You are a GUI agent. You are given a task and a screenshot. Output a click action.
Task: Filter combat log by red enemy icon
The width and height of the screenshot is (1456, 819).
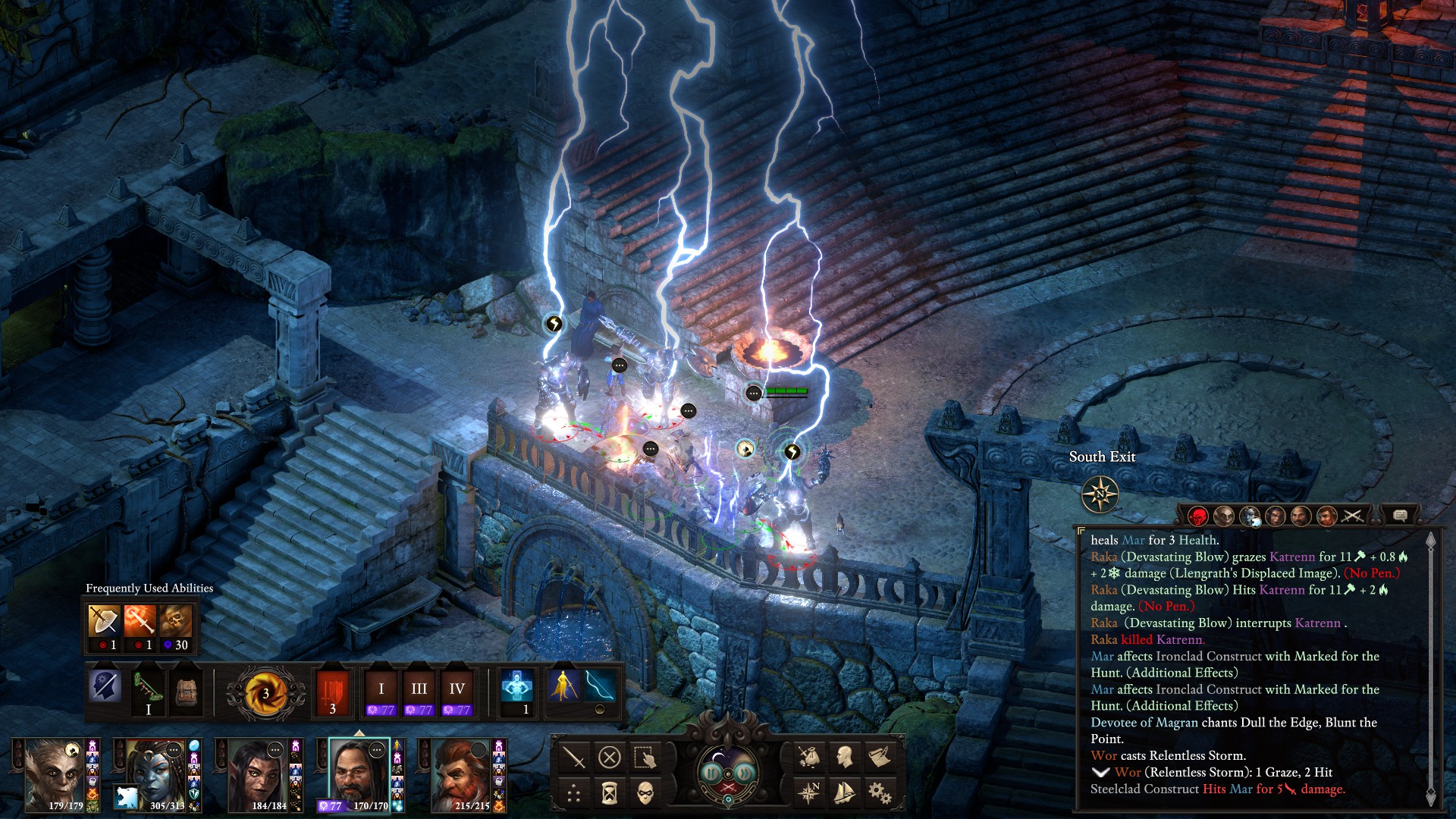(x=1197, y=517)
